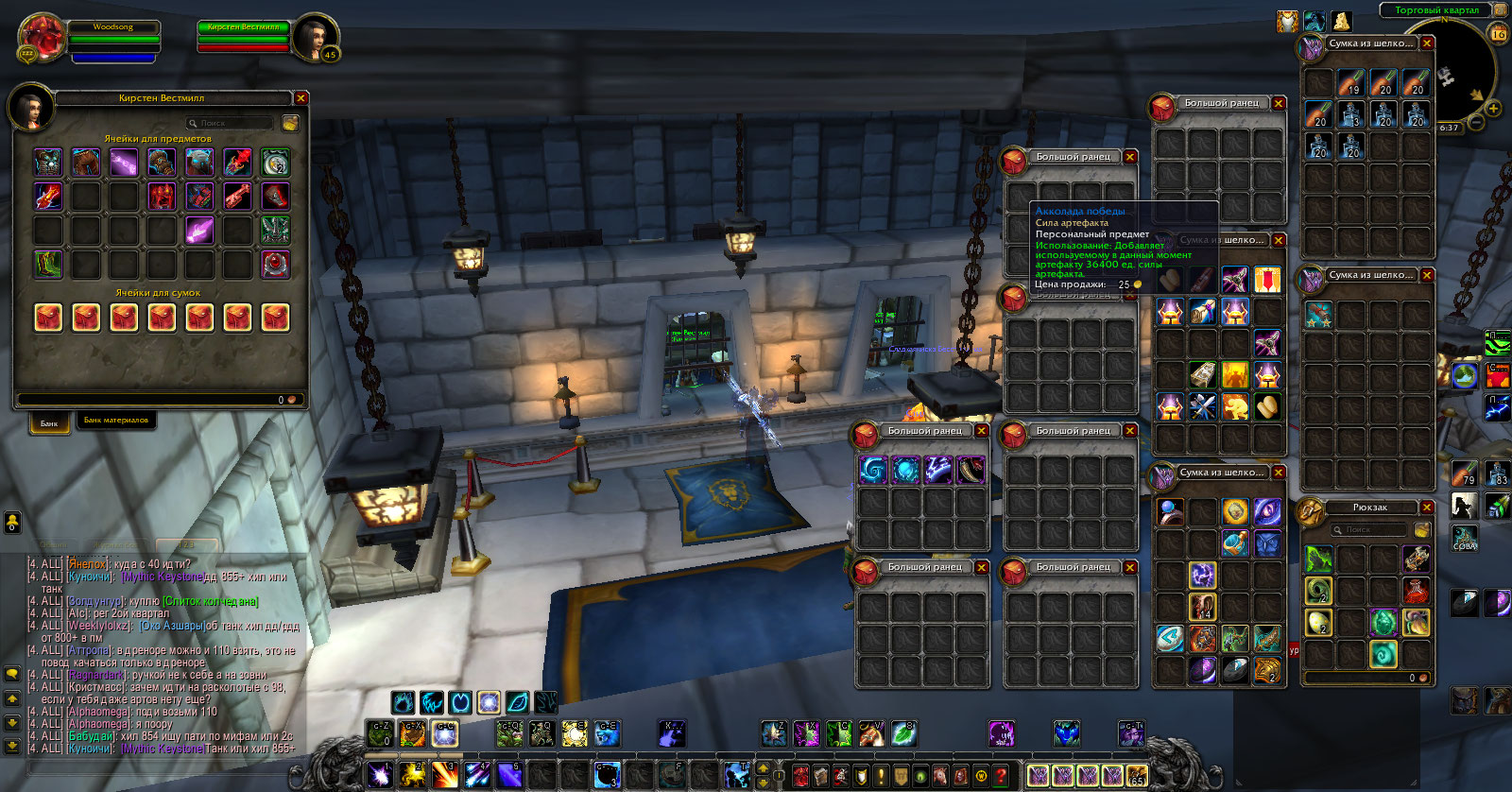Open the calendar from the minimap
1512x792 pixels.
(x=1499, y=34)
